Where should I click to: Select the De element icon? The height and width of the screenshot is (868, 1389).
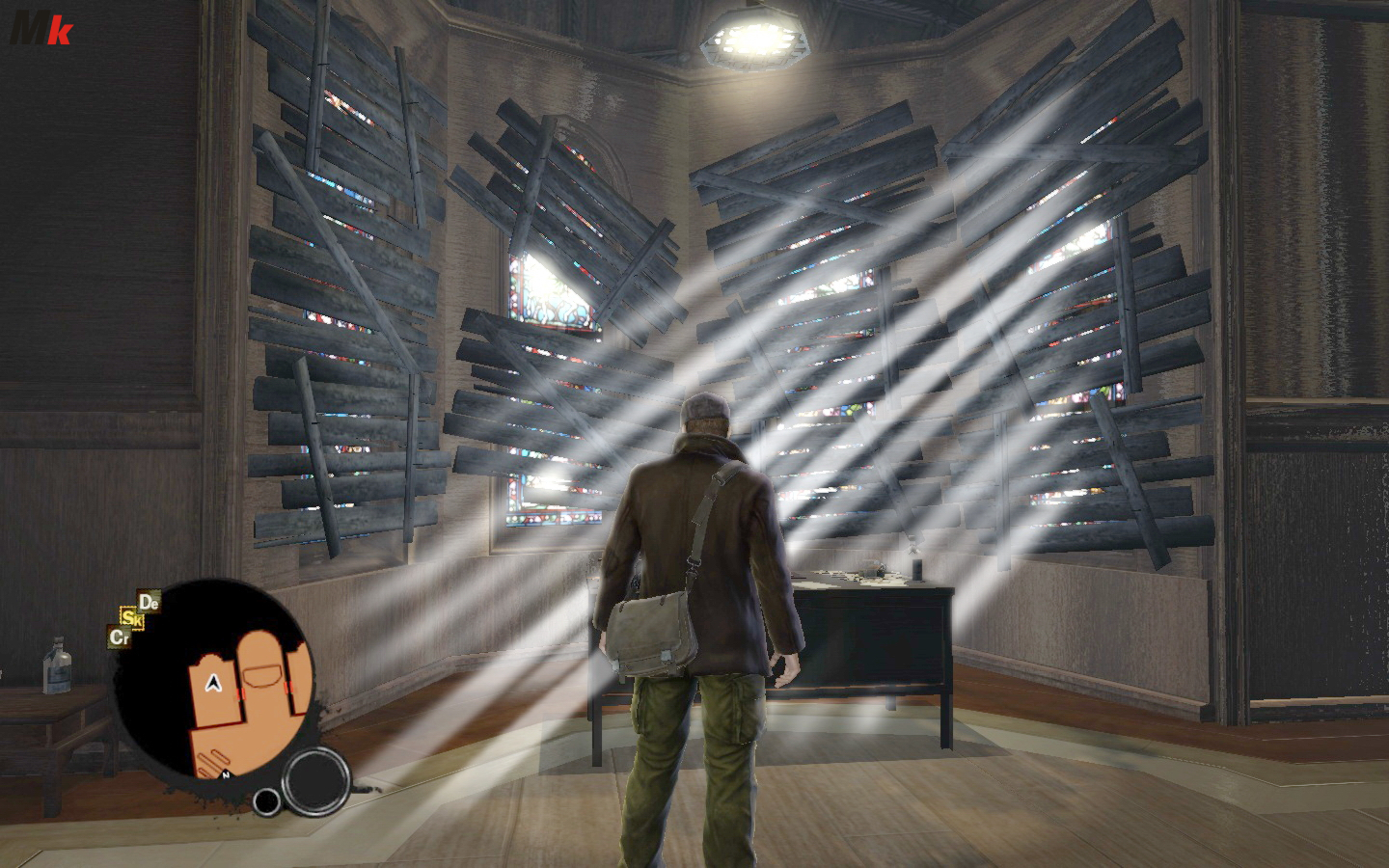[x=149, y=603]
